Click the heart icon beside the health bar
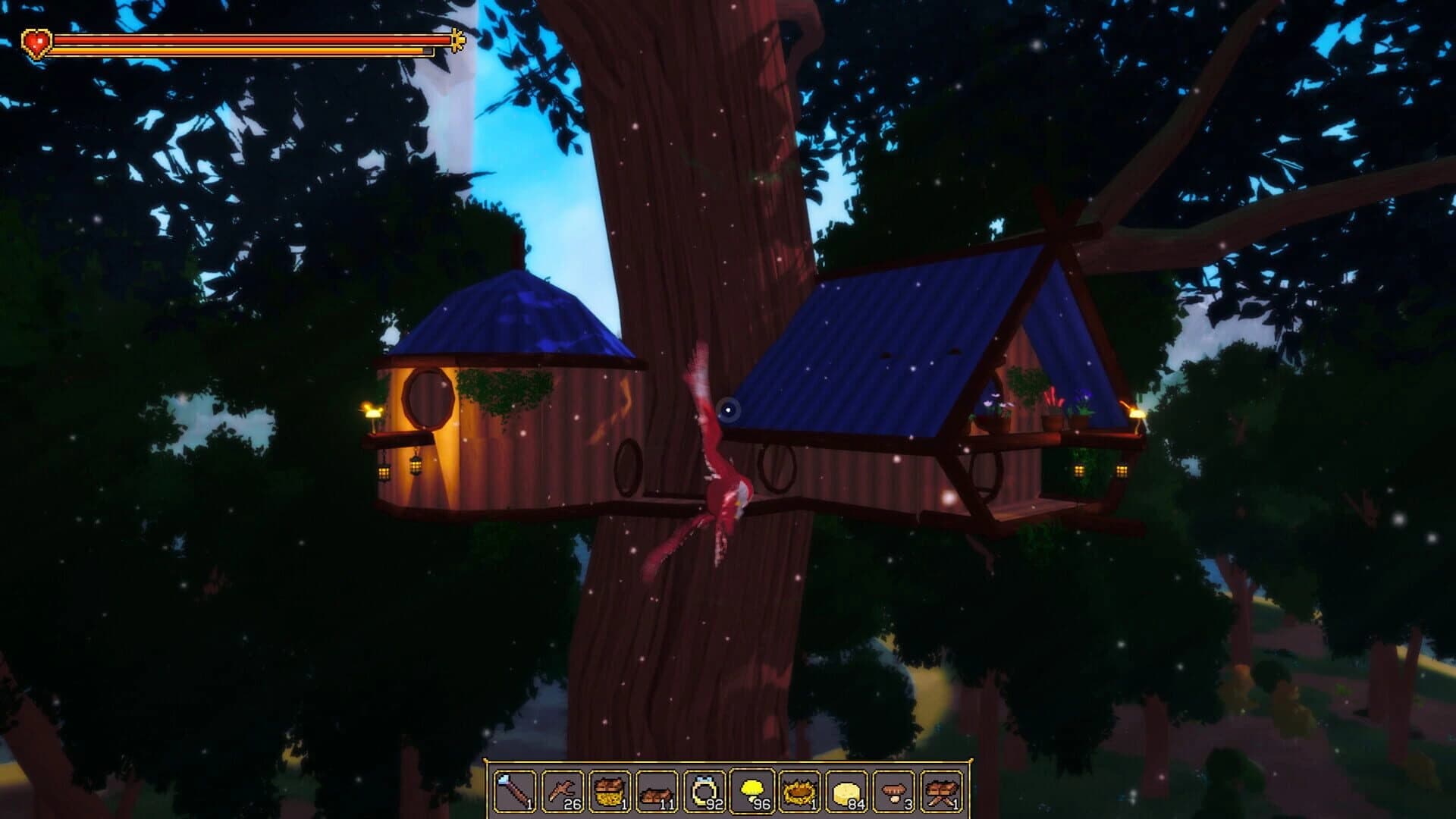The width and height of the screenshot is (1456, 819). [36, 42]
